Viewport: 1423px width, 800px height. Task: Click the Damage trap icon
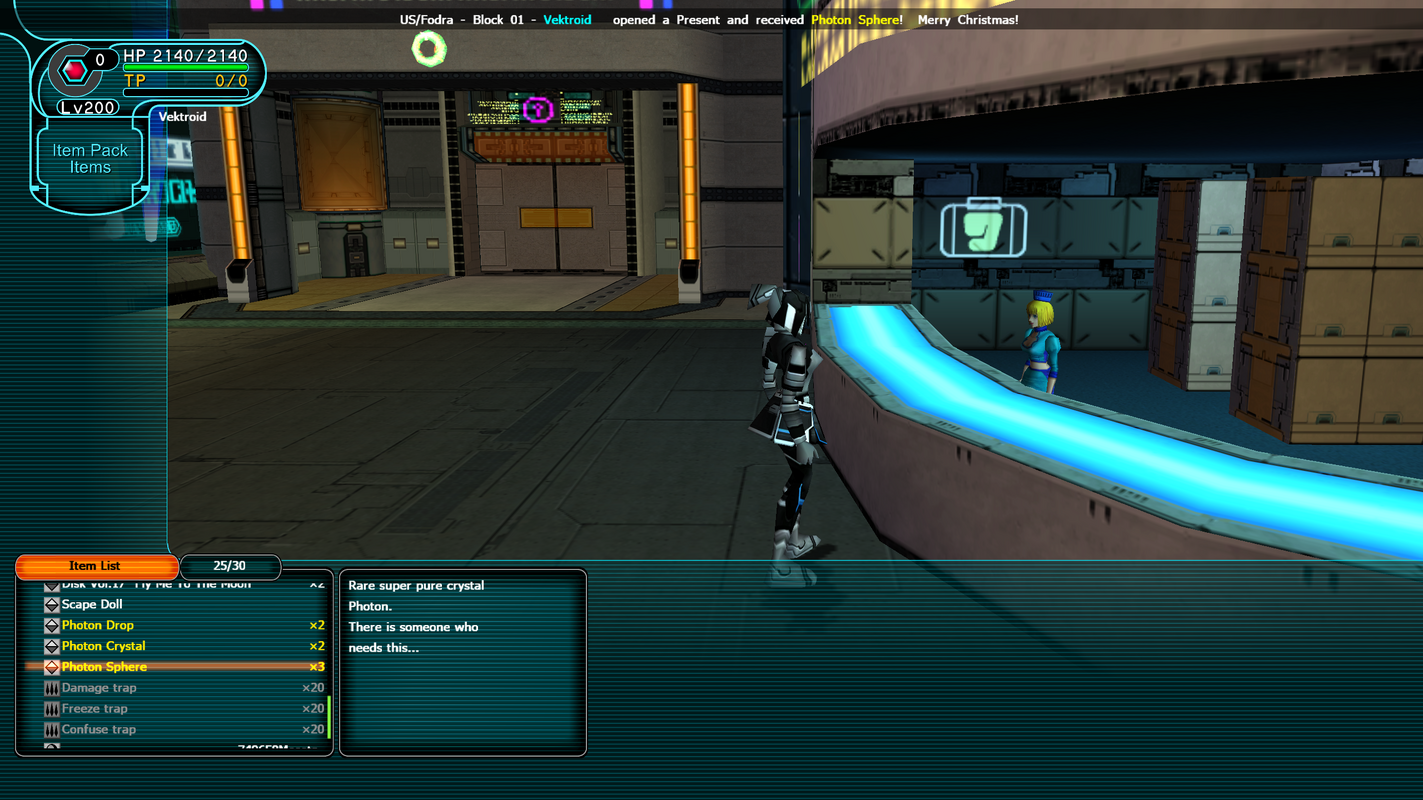tap(51, 687)
